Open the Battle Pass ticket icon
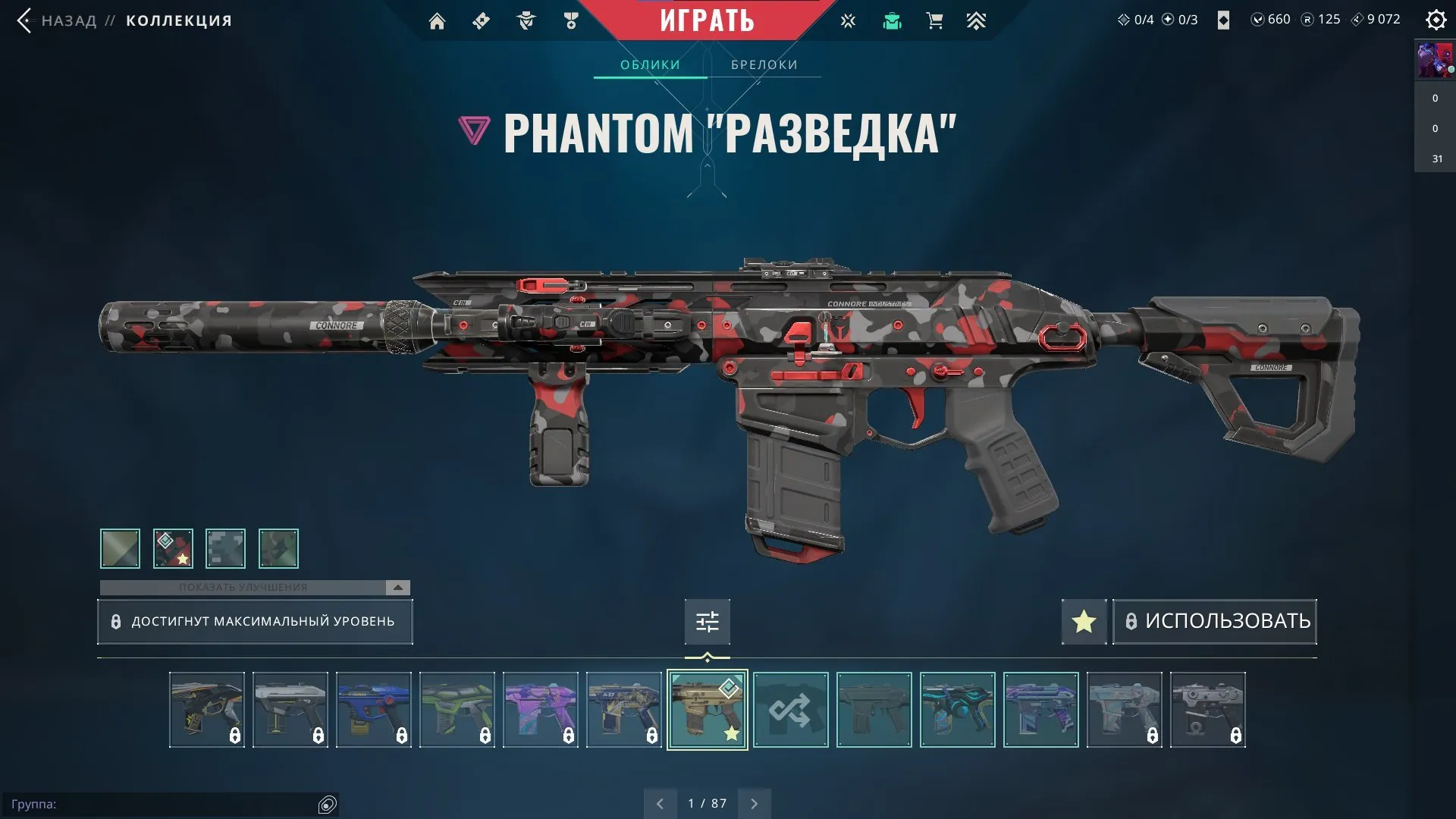This screenshot has height=819, width=1456. 481,20
